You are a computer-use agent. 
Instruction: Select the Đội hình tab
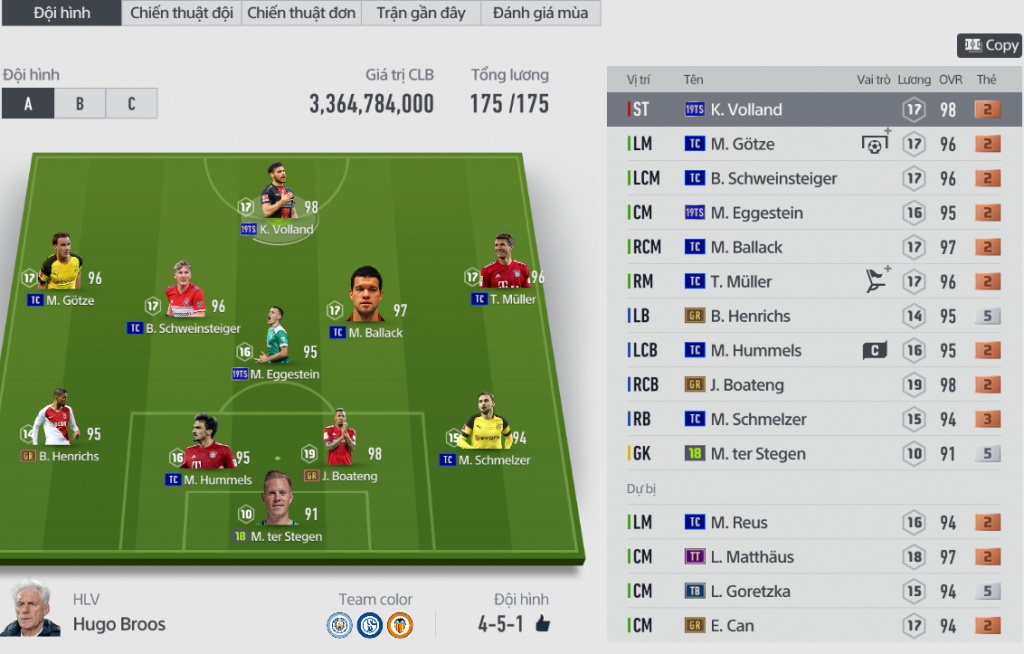(61, 13)
